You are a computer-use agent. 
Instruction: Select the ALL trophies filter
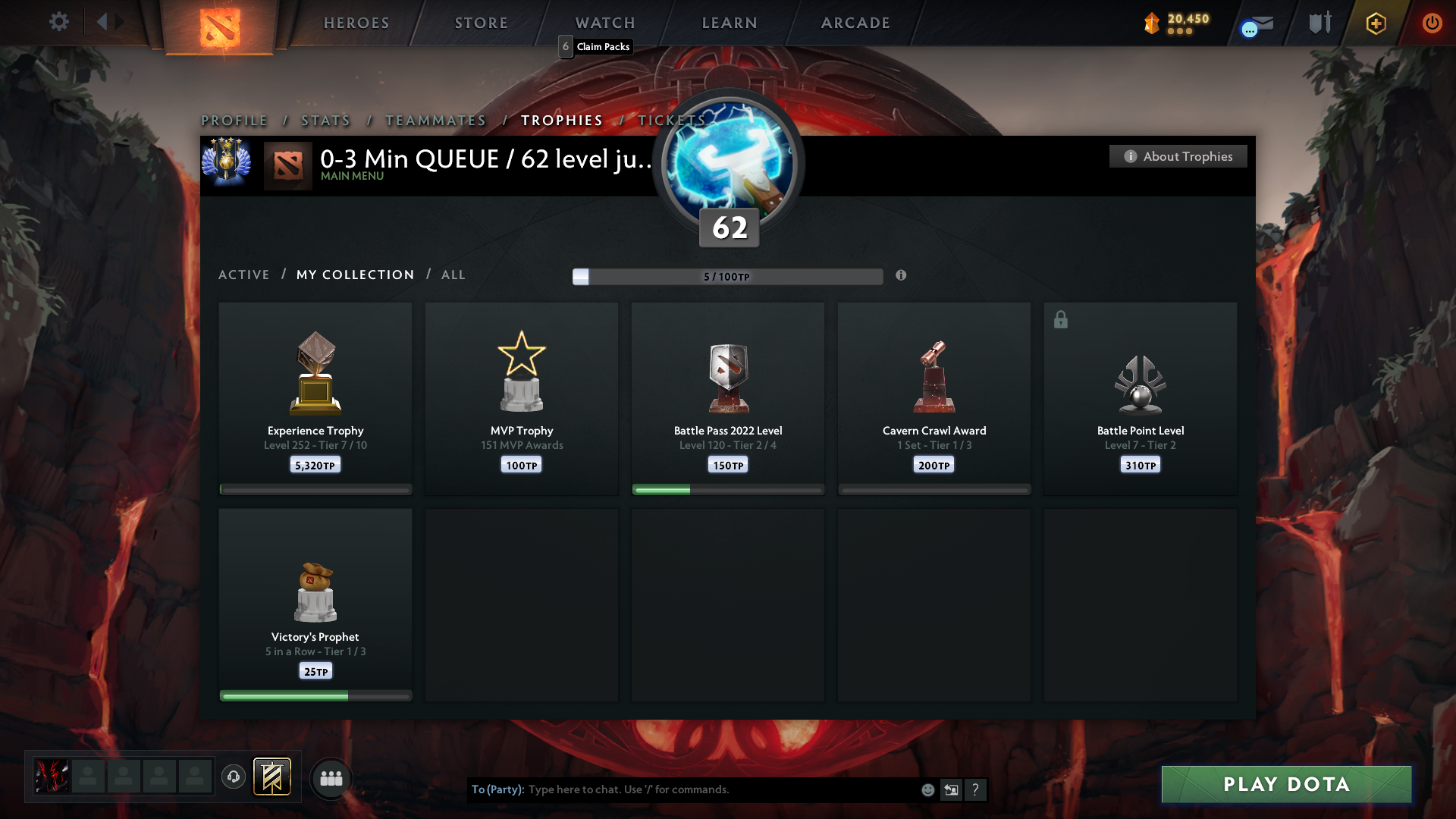[x=453, y=275]
